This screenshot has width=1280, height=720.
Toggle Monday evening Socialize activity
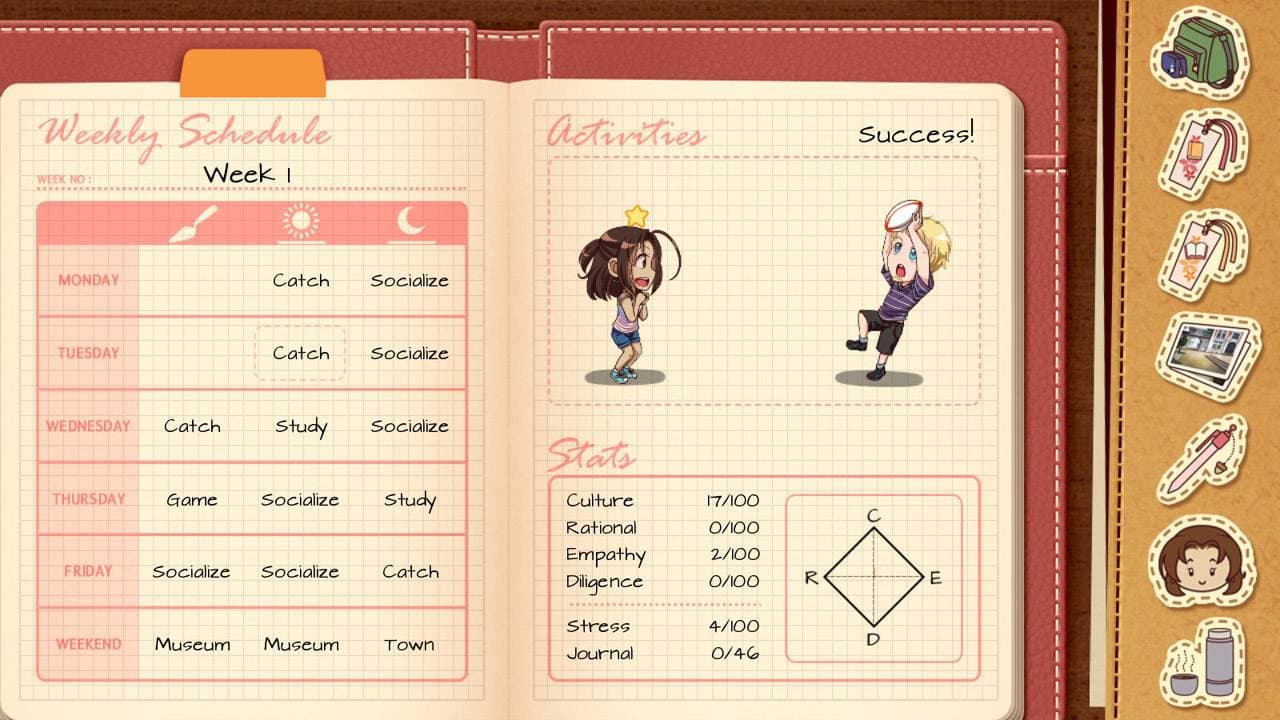pos(409,281)
